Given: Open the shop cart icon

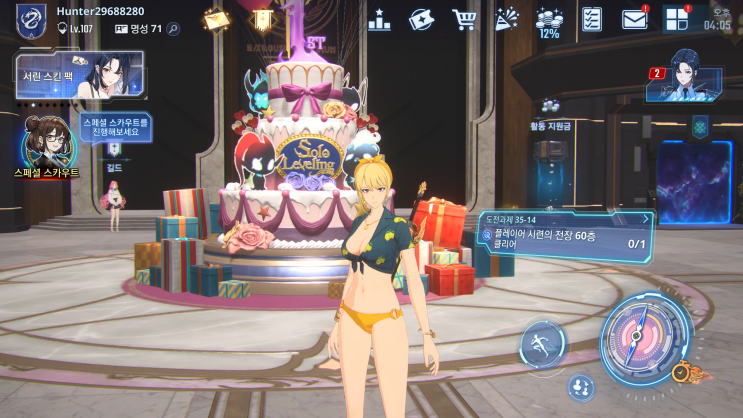Looking at the screenshot, I should 463,19.
